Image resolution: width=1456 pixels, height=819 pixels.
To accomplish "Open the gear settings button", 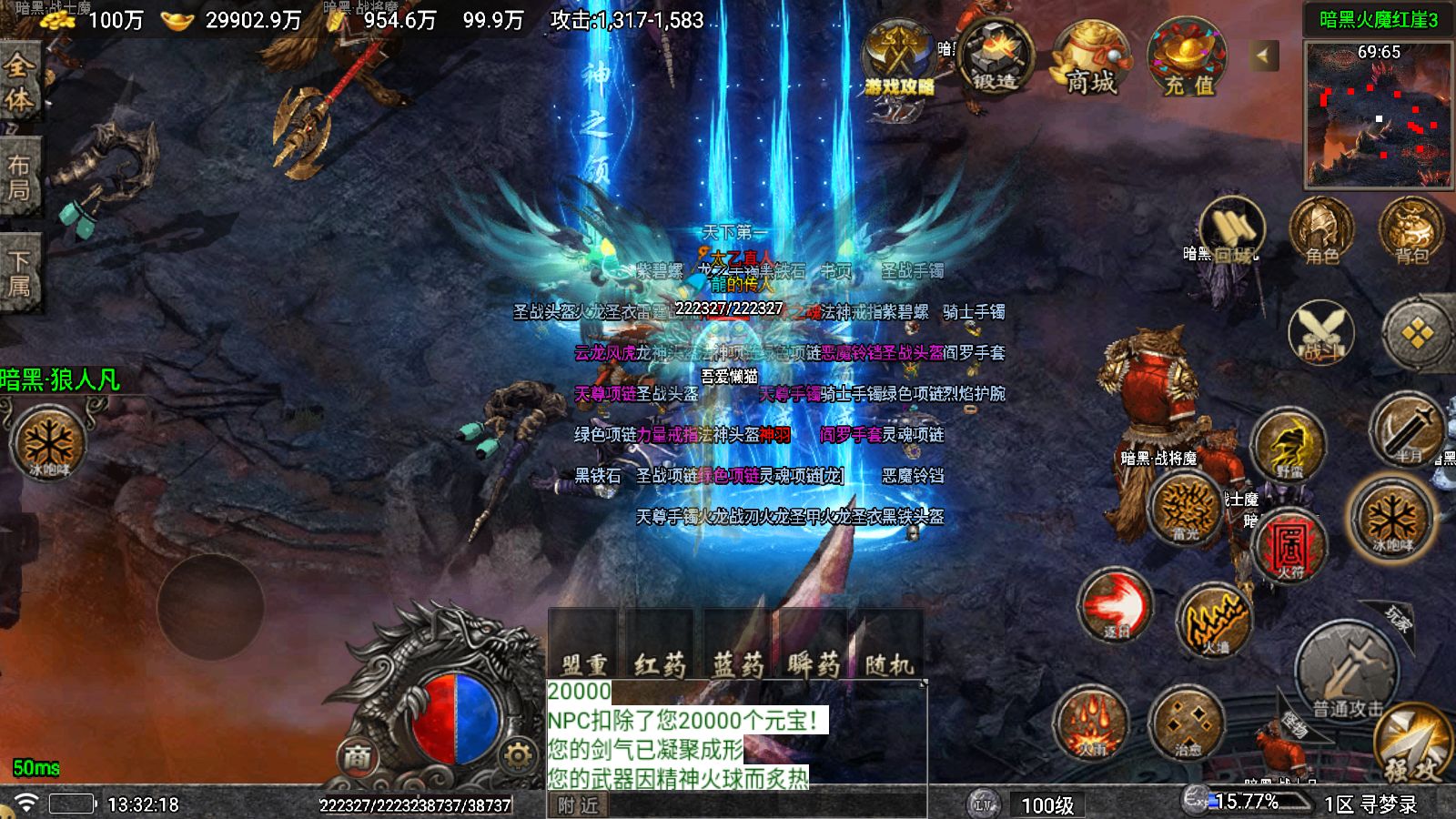I will (x=517, y=755).
